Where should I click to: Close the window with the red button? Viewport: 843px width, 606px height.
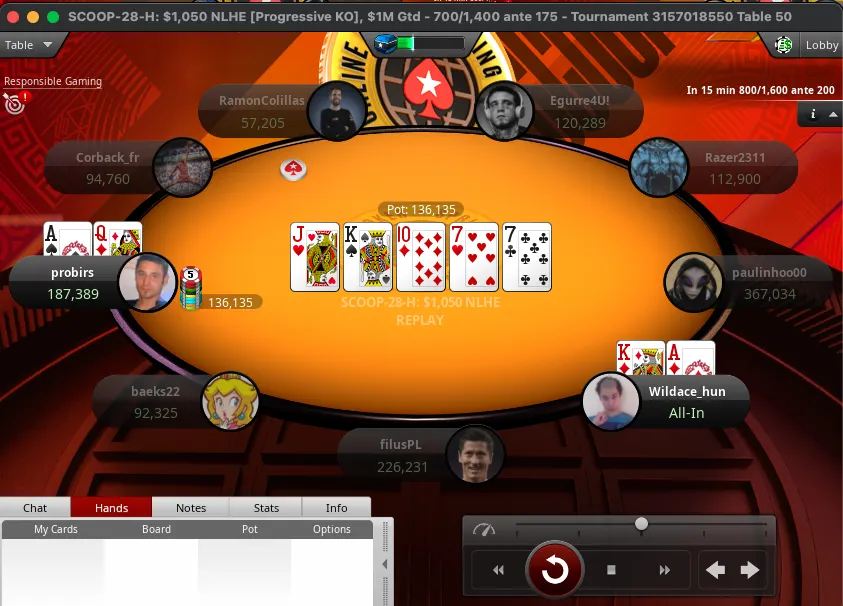[x=12, y=17]
